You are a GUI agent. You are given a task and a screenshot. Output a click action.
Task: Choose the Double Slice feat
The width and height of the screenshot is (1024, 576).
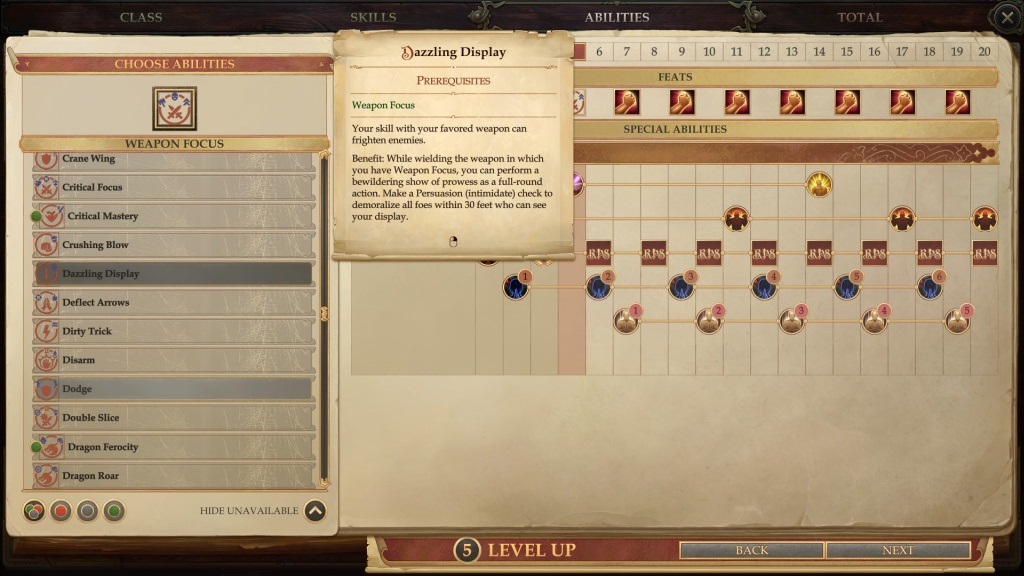[x=175, y=418]
